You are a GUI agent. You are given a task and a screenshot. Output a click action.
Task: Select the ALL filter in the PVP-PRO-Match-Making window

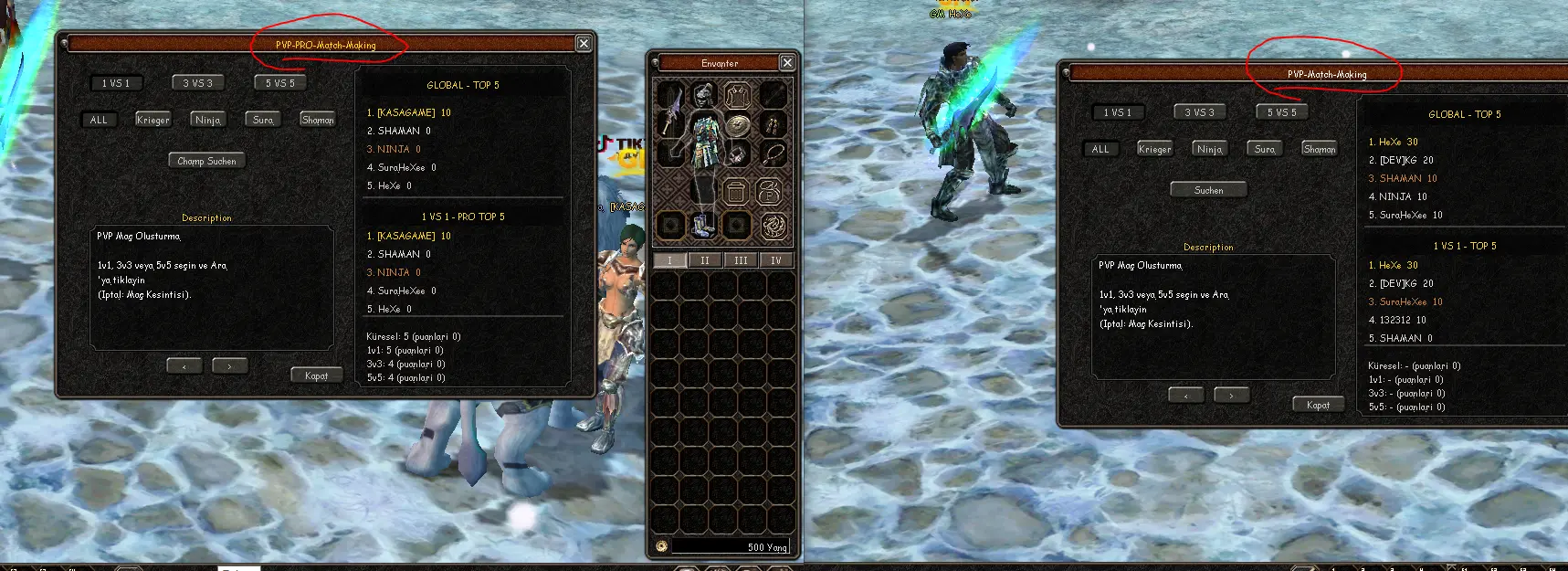click(x=99, y=120)
